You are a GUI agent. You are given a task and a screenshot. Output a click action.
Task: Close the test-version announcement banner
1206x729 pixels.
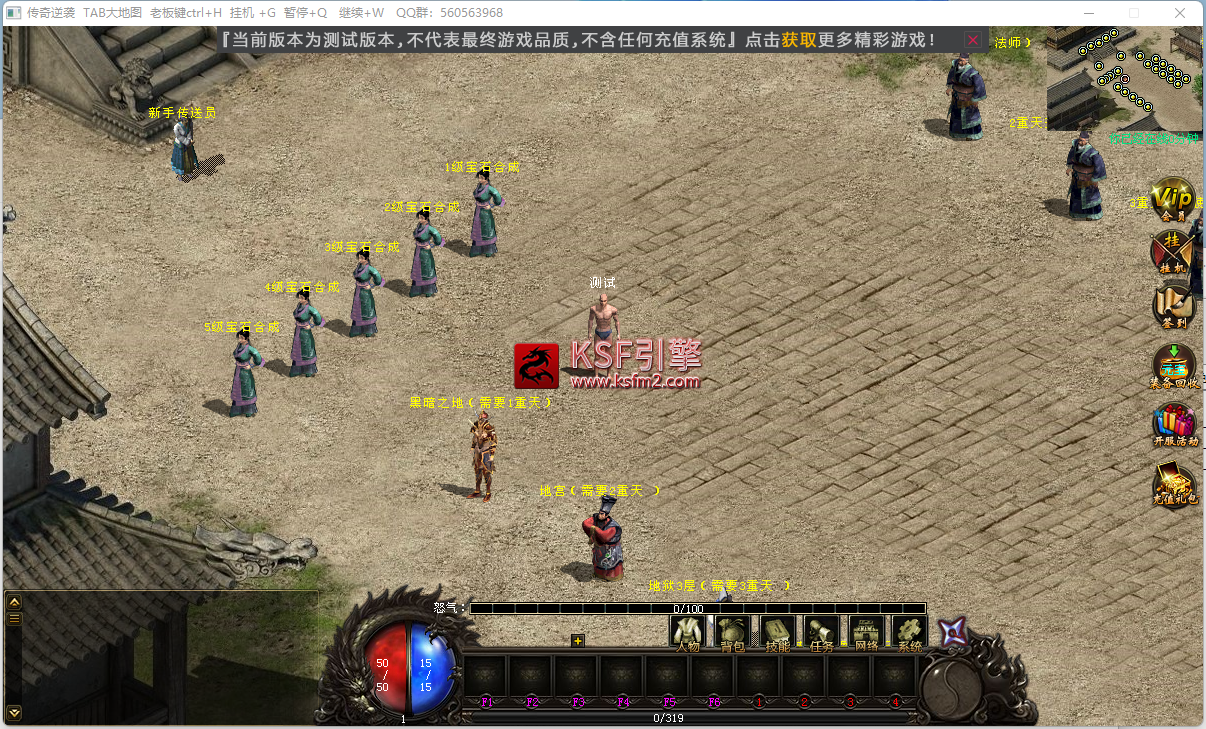coord(972,40)
